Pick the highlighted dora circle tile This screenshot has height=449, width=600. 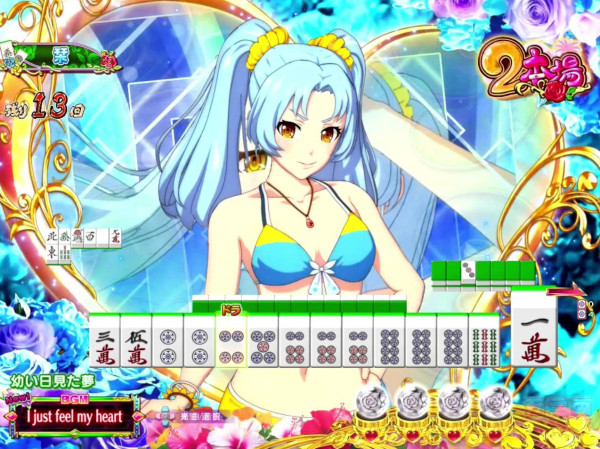(x=231, y=340)
